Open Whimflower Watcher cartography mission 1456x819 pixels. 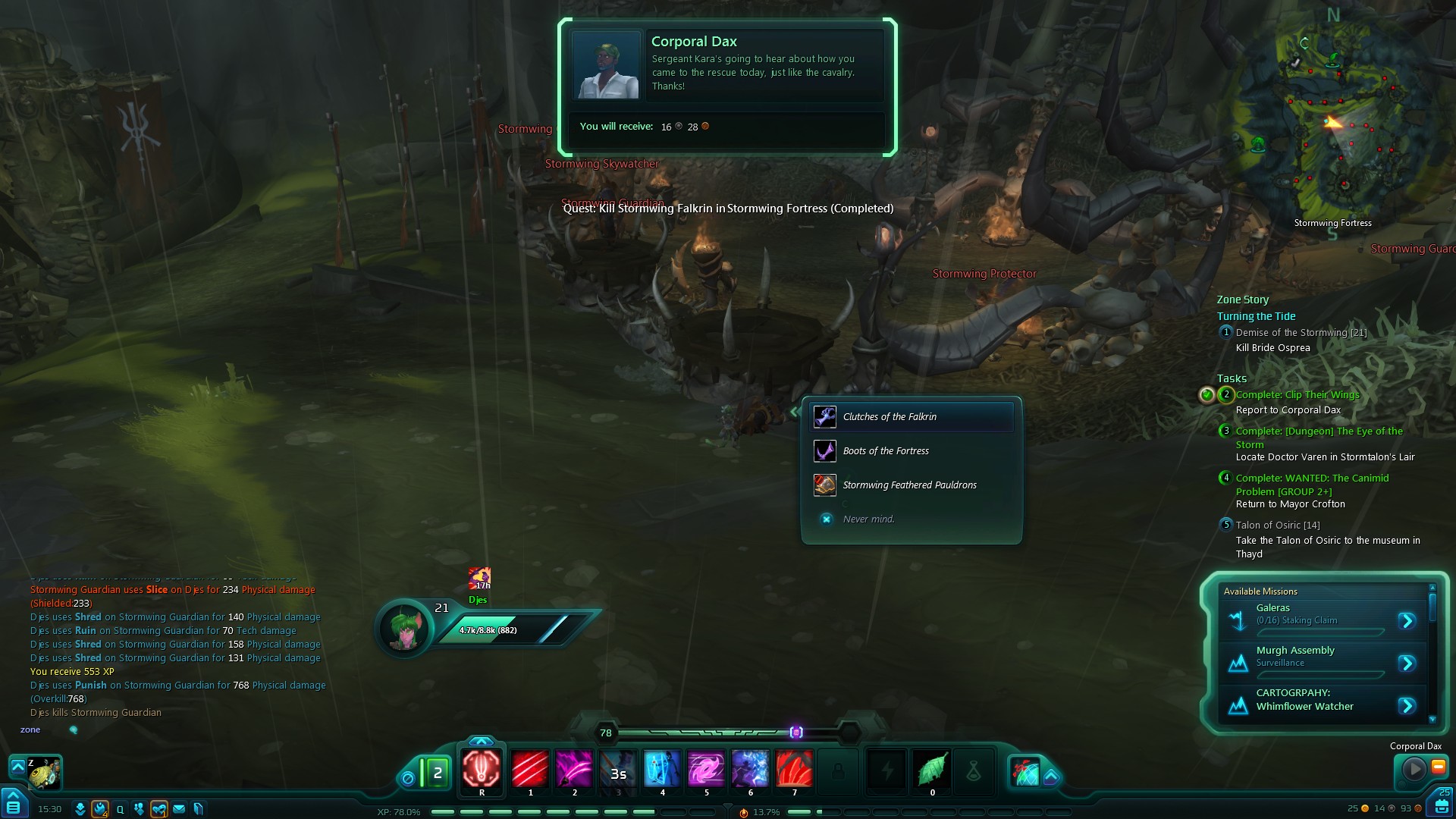click(1407, 706)
